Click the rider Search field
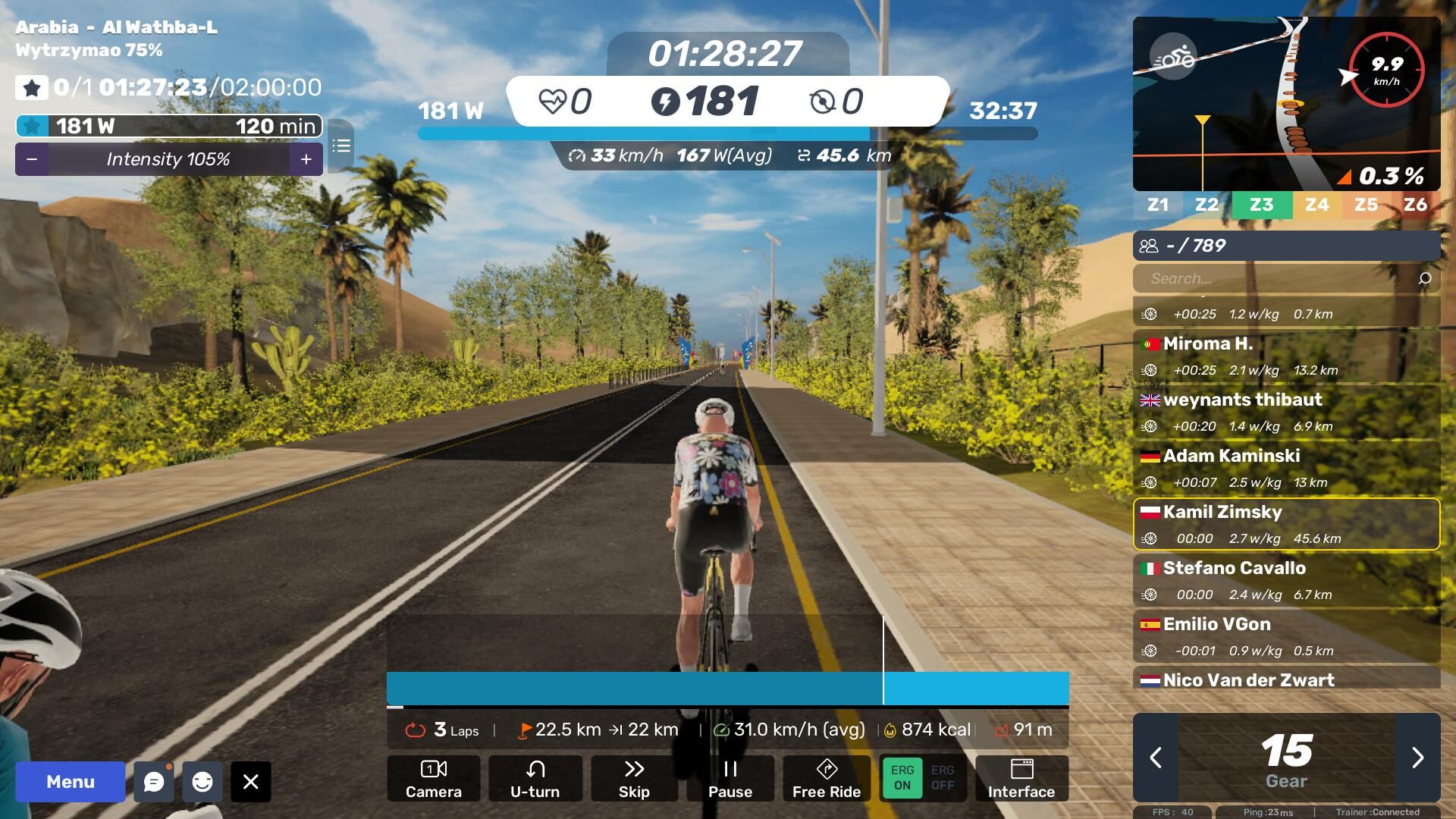This screenshot has width=1456, height=819. (1278, 279)
